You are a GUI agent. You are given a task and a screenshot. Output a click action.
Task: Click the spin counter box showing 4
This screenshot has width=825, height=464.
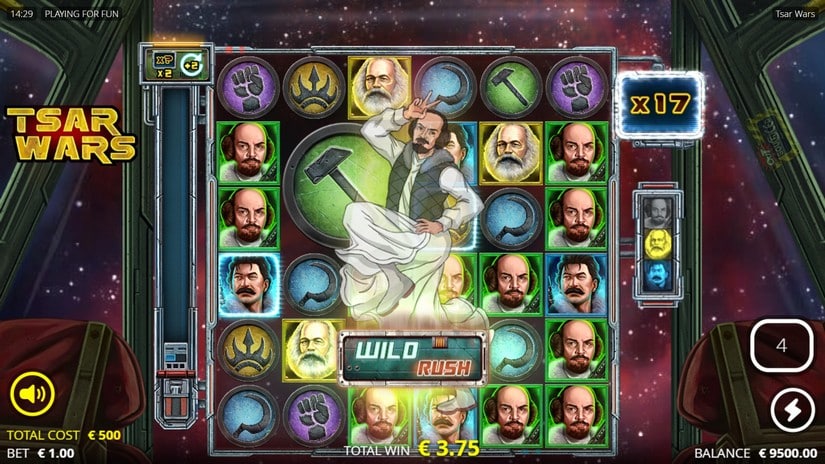(x=782, y=346)
